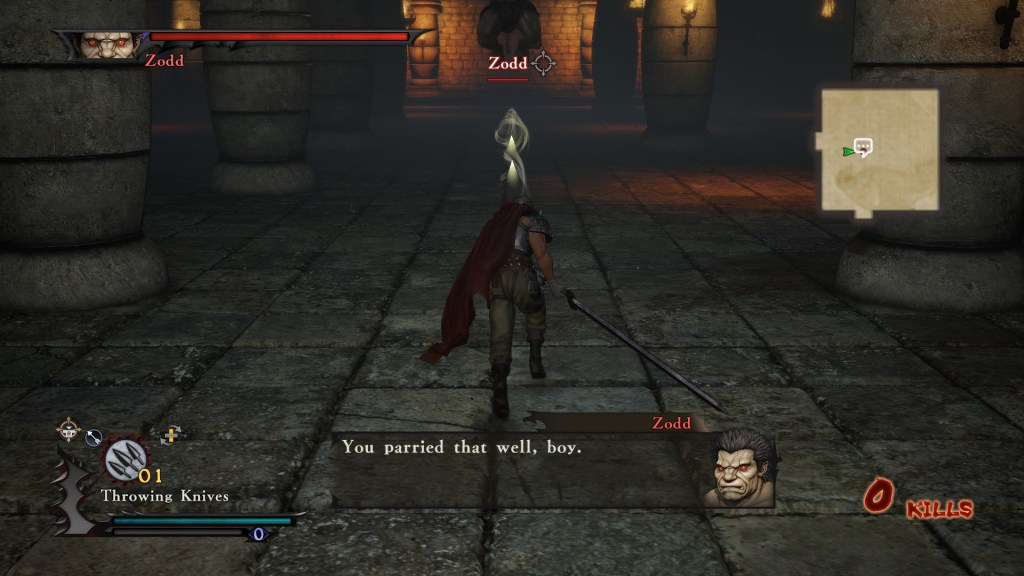Image resolution: width=1024 pixels, height=576 pixels.
Task: Select the Throwing Knives sub-weapon icon
Action: (x=125, y=460)
